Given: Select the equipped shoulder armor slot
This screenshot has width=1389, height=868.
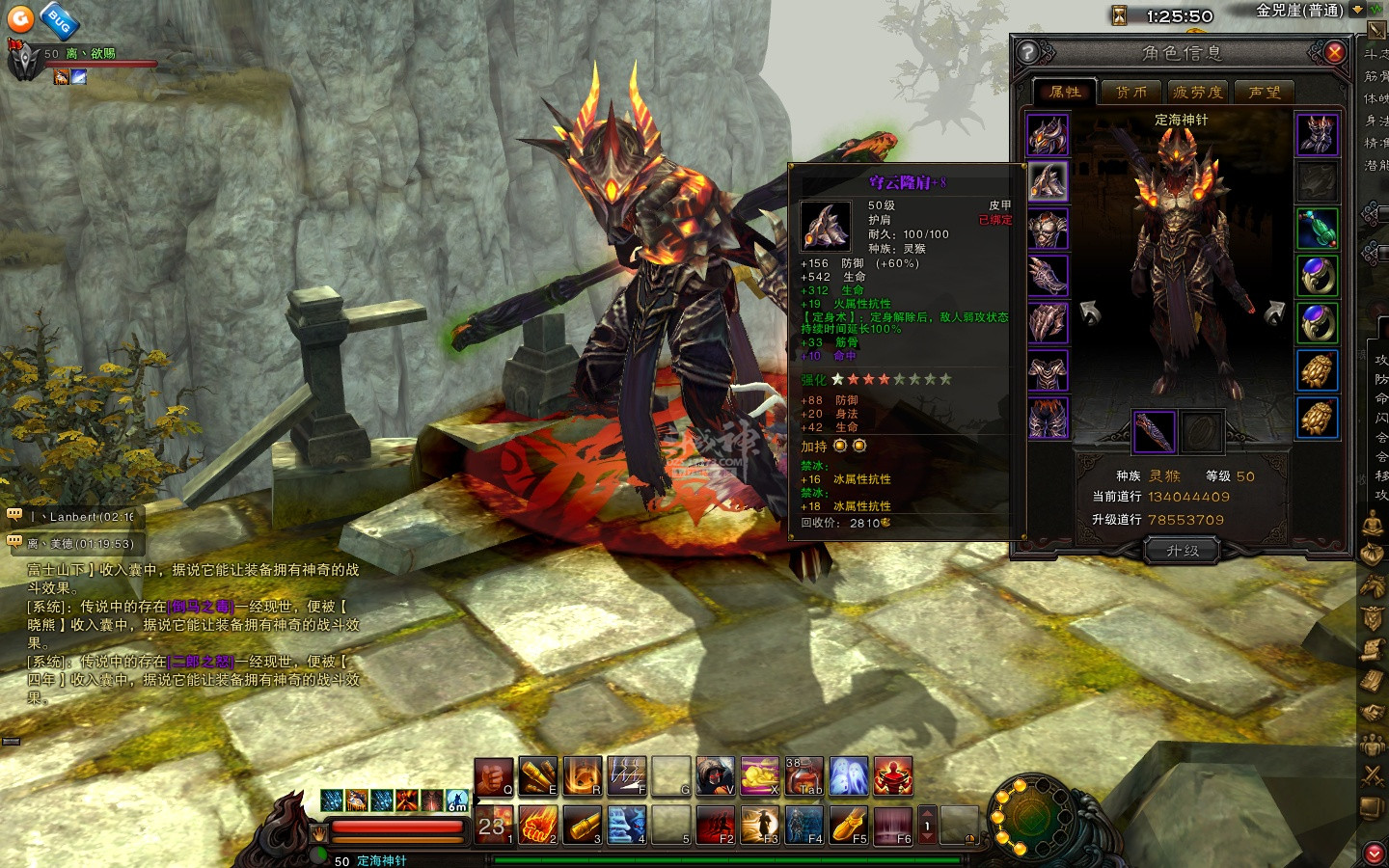Looking at the screenshot, I should (x=1048, y=181).
